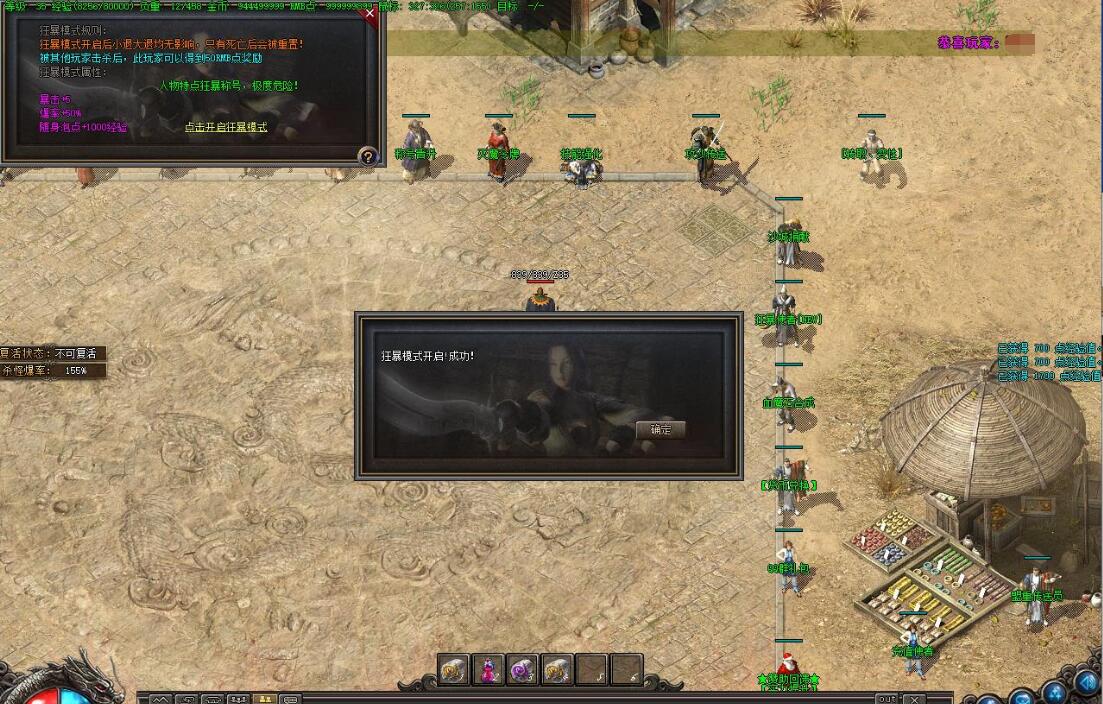Screen dimensions: 1103x704
Task: Select the purple swirl item hotbar slot
Action: click(x=522, y=669)
